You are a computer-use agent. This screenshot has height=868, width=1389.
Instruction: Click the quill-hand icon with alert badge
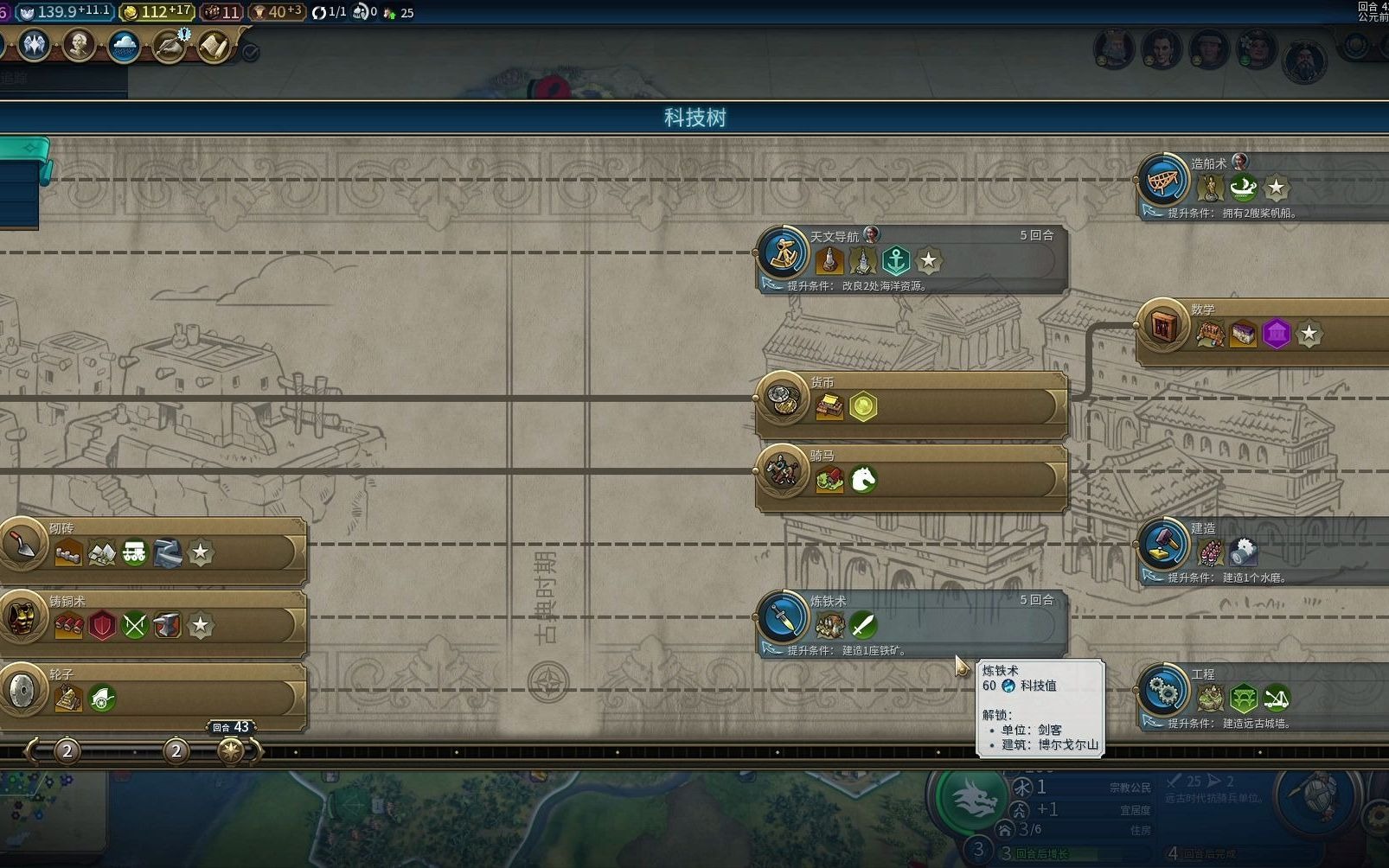coord(170,46)
